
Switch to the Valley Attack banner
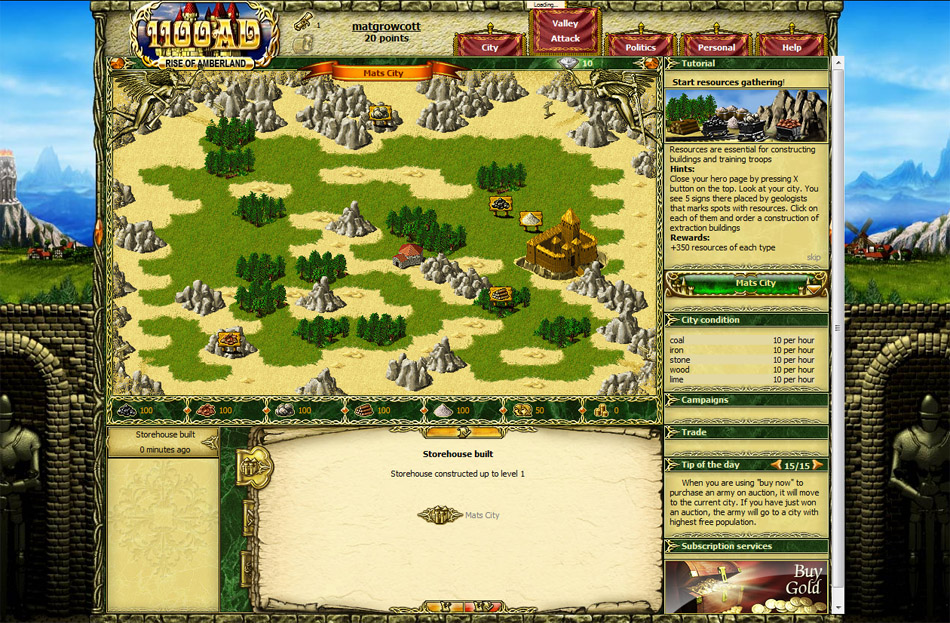point(565,31)
